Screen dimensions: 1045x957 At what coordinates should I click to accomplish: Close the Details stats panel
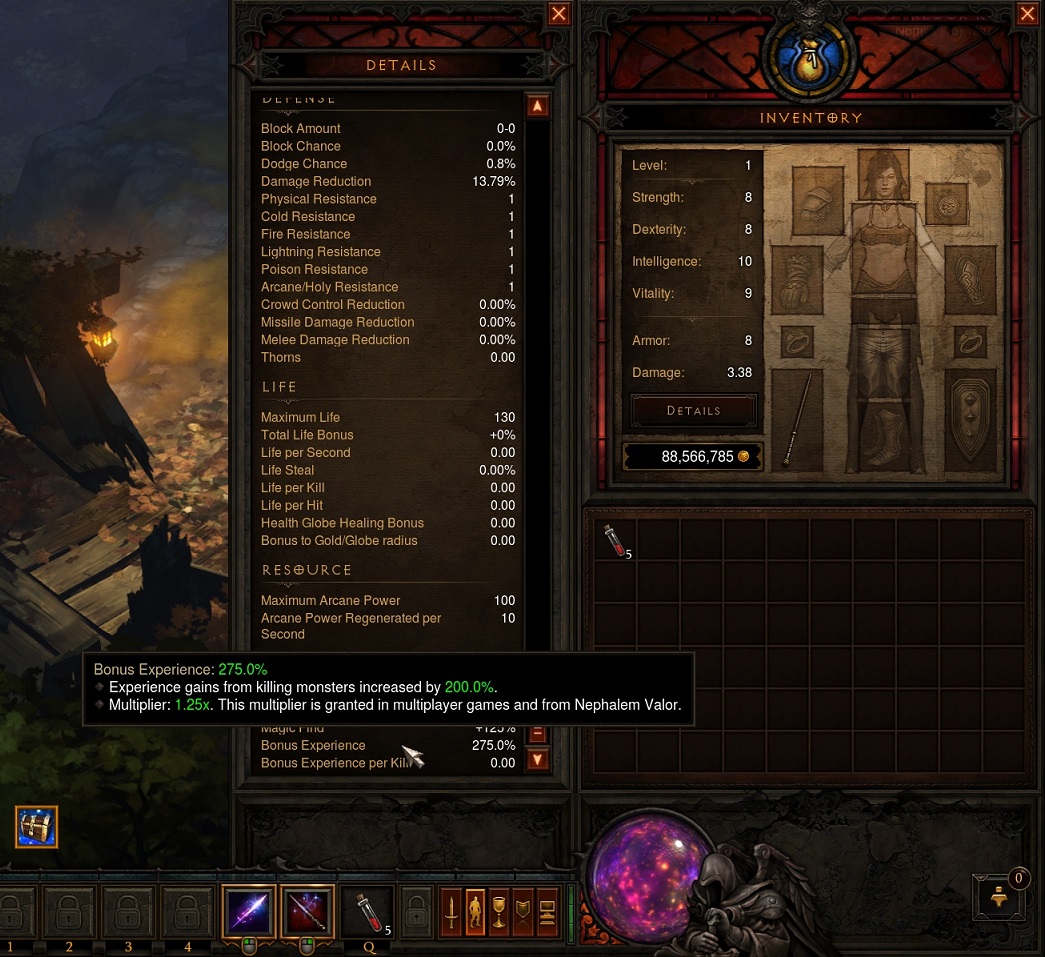point(559,14)
